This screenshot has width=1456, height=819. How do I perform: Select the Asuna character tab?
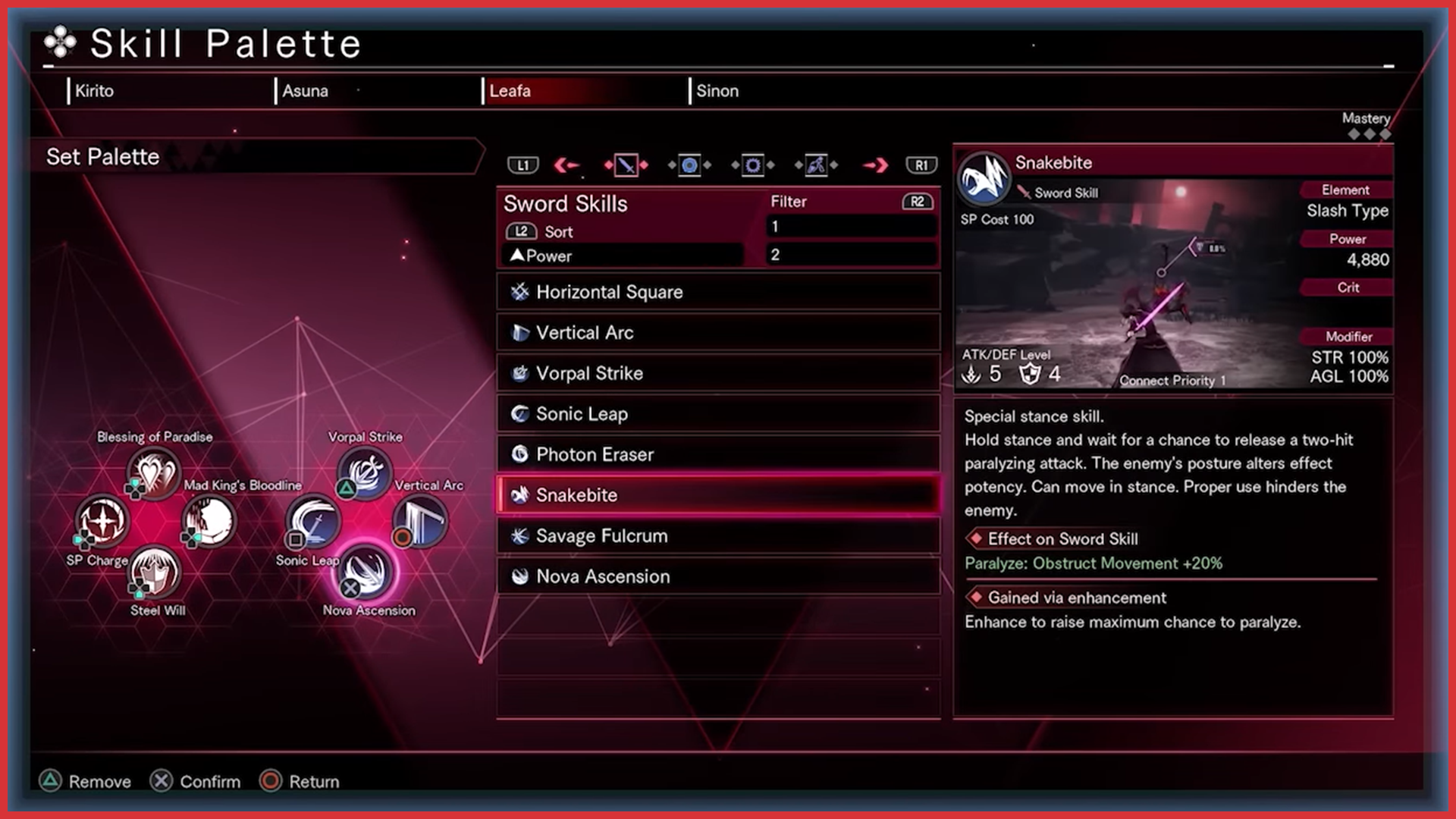click(x=306, y=91)
